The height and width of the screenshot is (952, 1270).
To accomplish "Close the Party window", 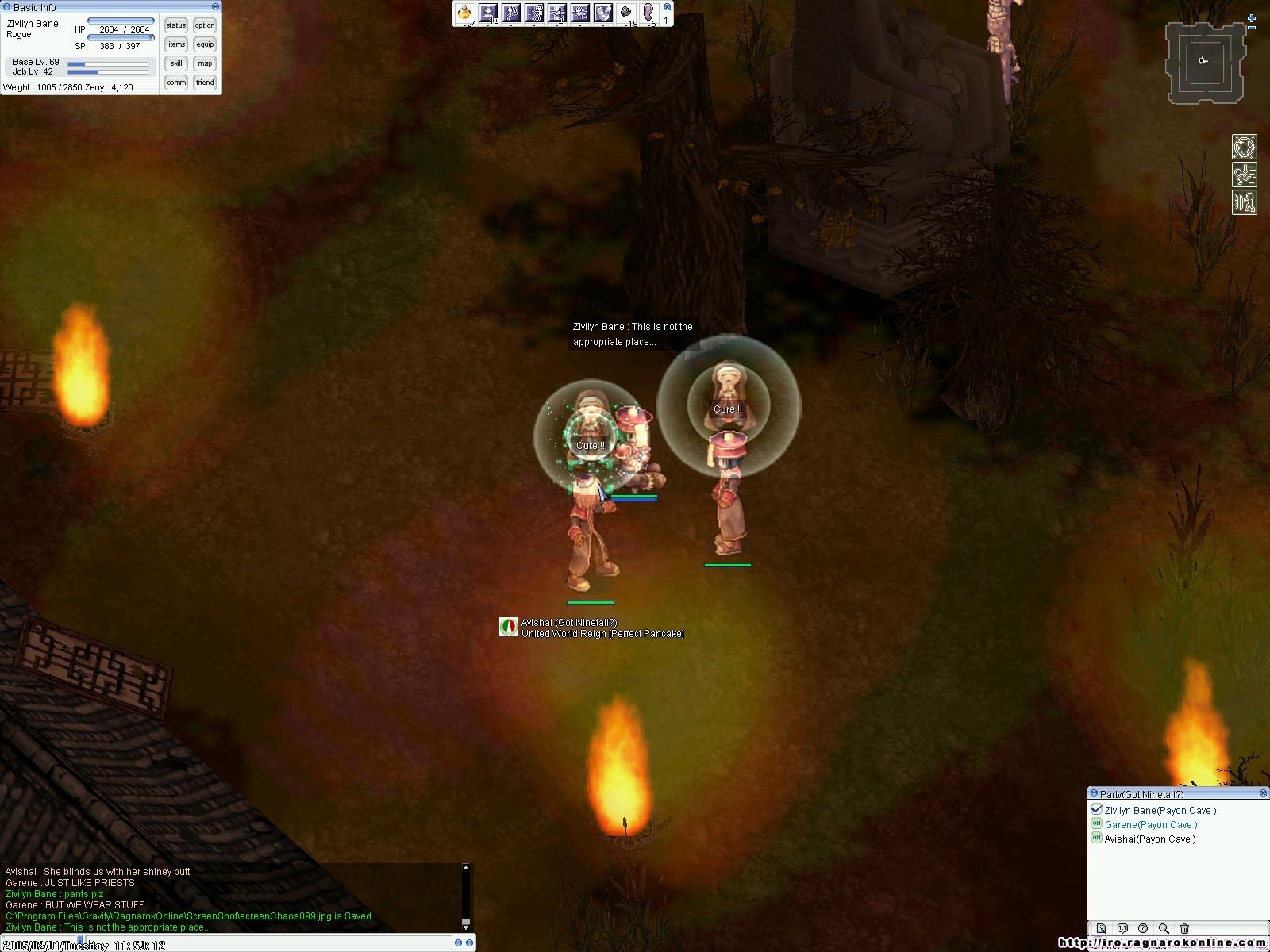I will (1264, 793).
